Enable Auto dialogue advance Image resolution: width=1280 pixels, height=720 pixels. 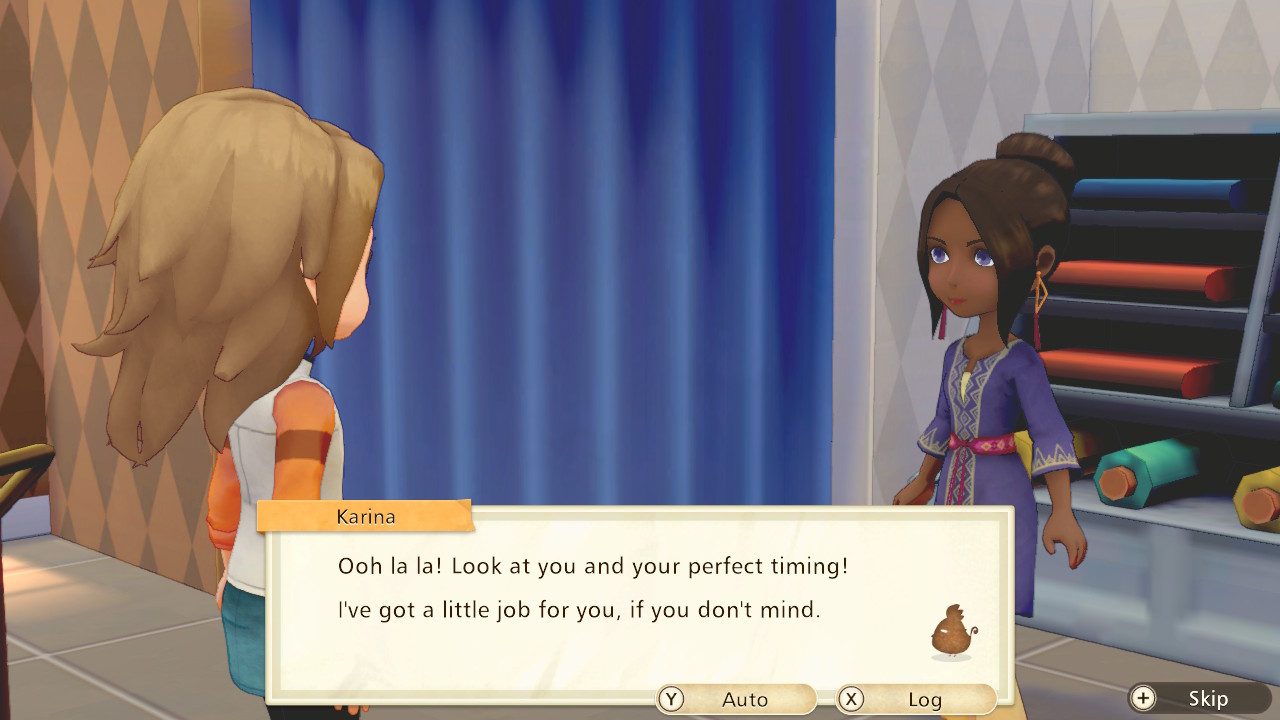click(x=736, y=699)
